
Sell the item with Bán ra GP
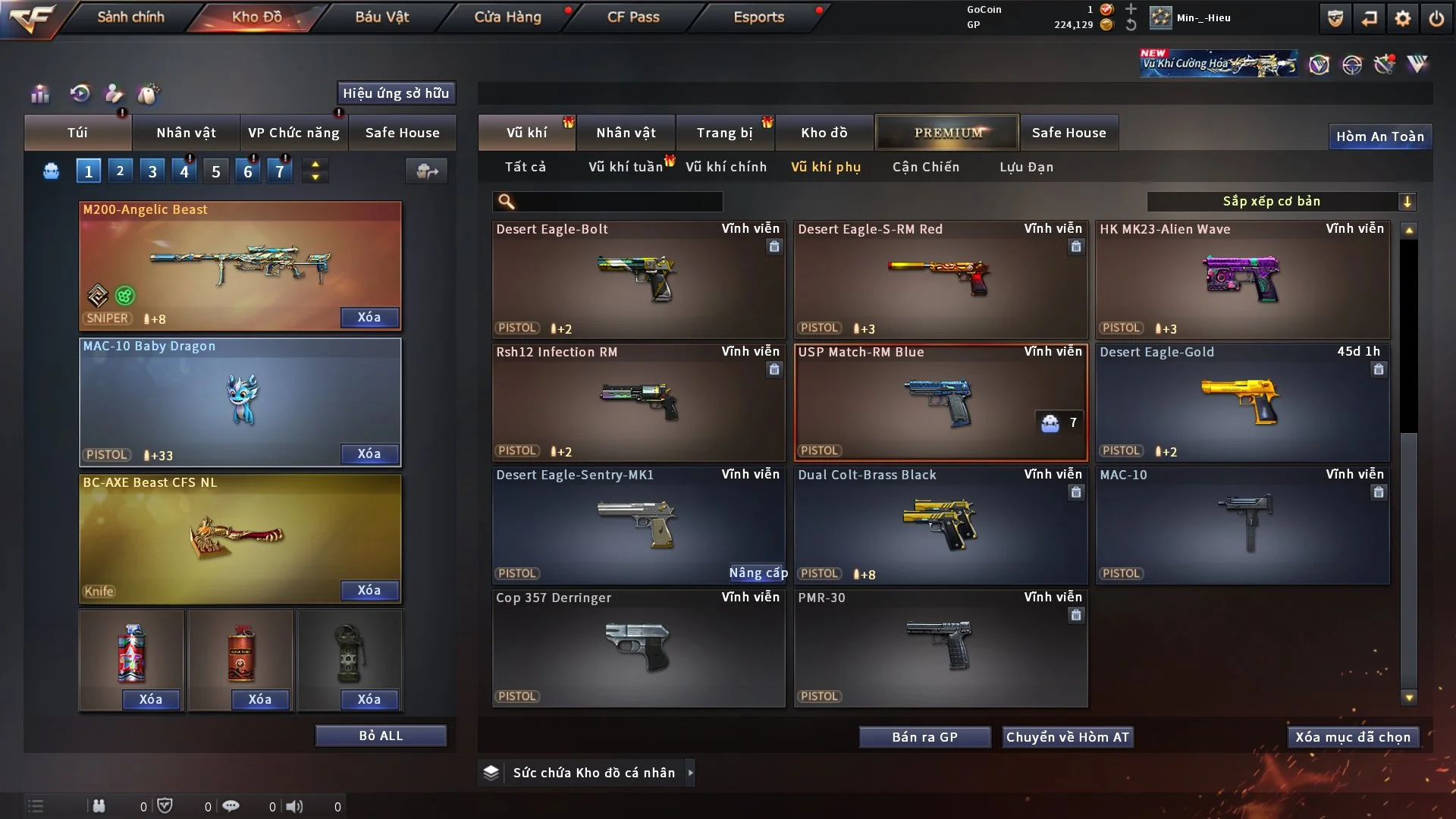924,737
